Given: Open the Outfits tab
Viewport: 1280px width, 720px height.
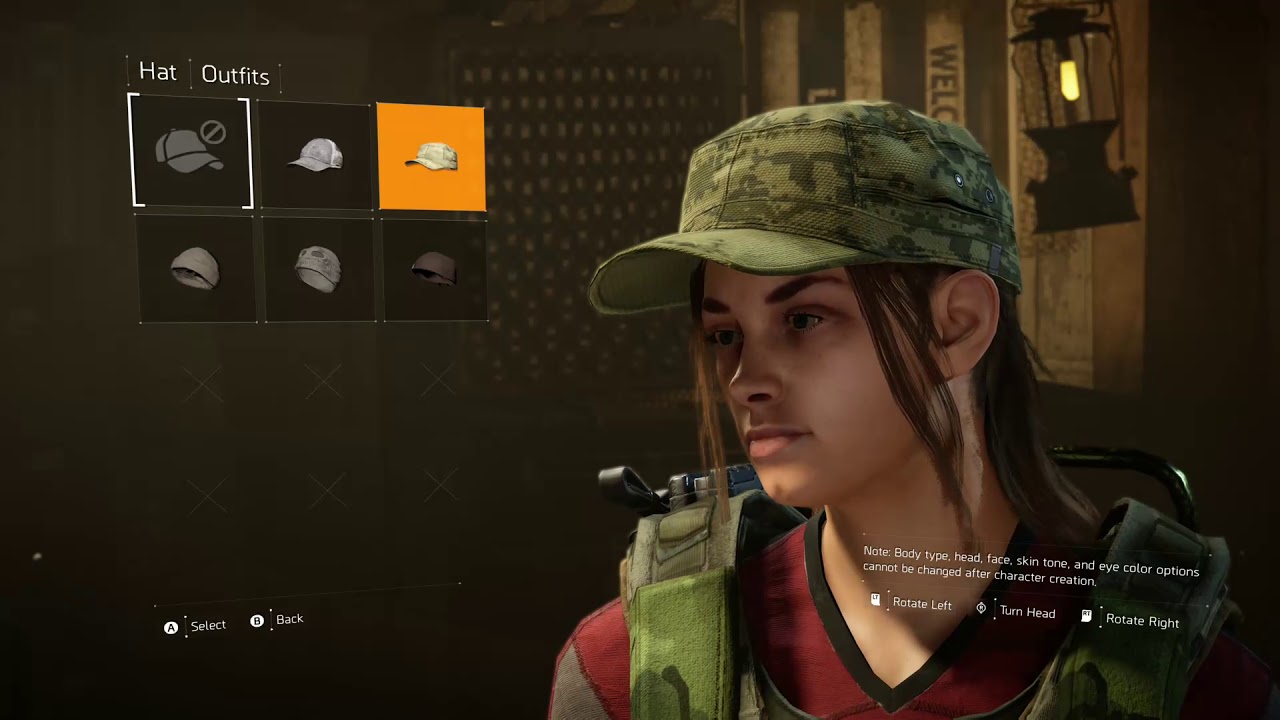Looking at the screenshot, I should pyautogui.click(x=235, y=75).
